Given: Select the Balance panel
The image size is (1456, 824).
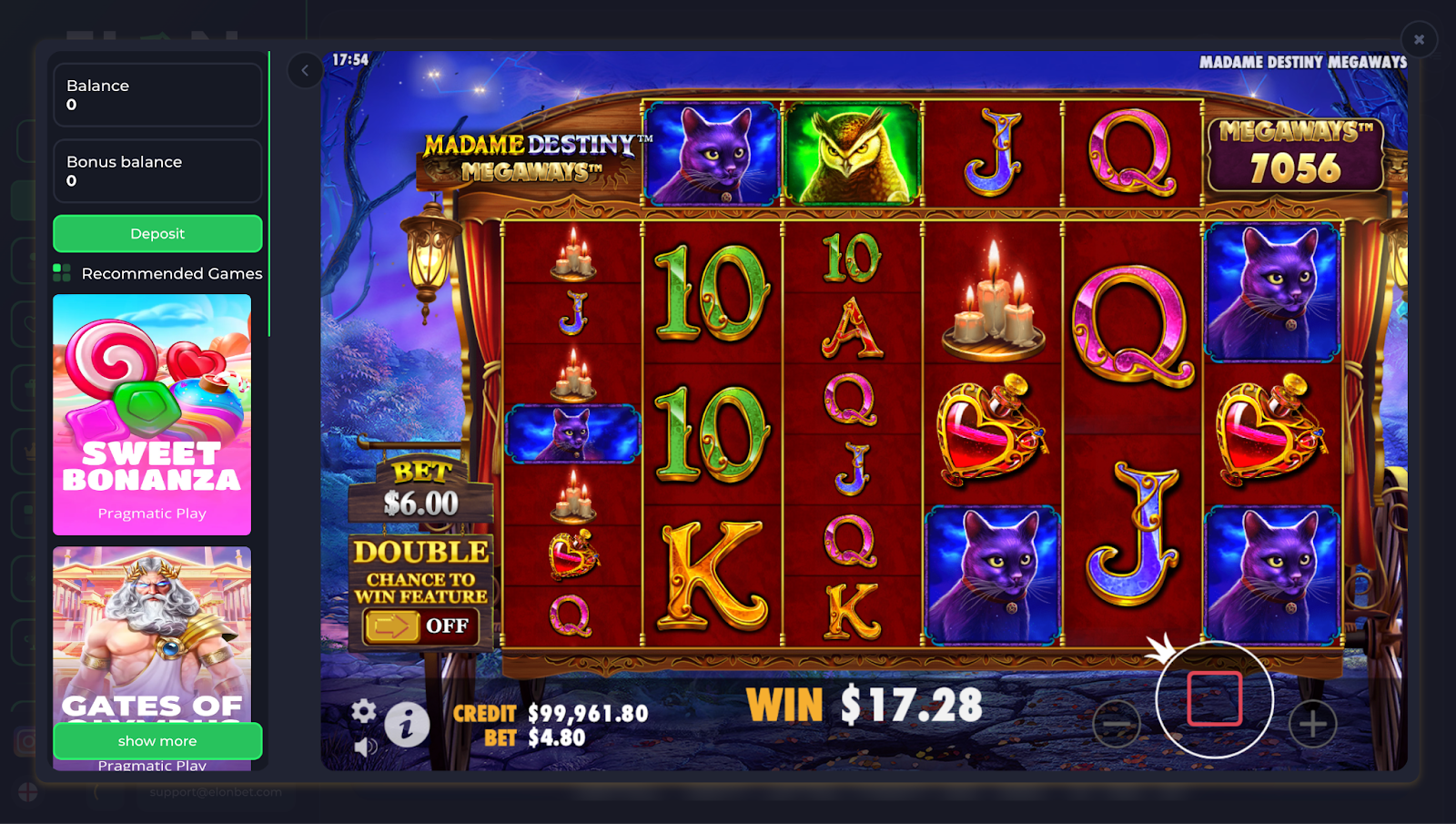Looking at the screenshot, I should tap(157, 94).
